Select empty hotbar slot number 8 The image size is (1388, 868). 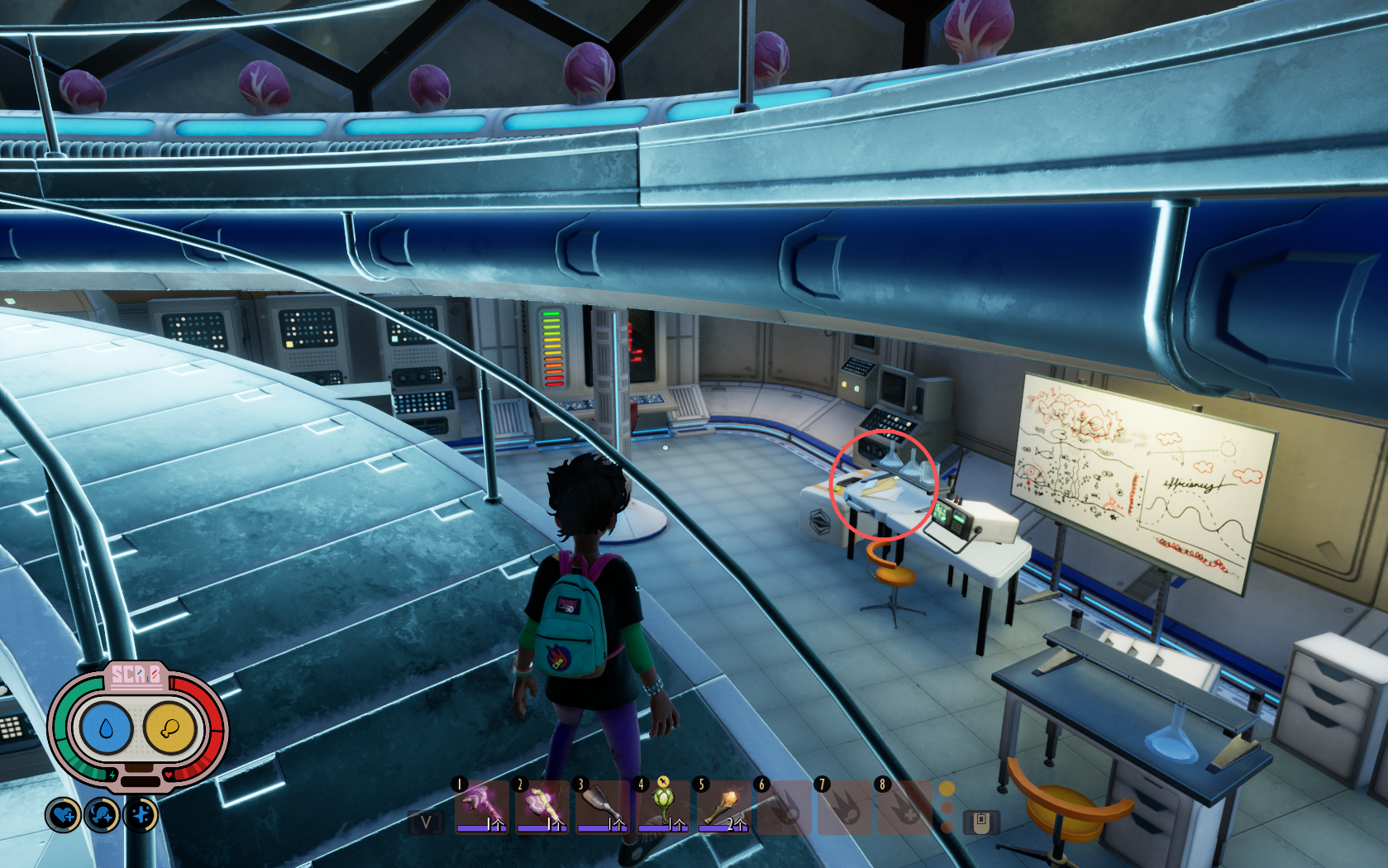[904, 807]
